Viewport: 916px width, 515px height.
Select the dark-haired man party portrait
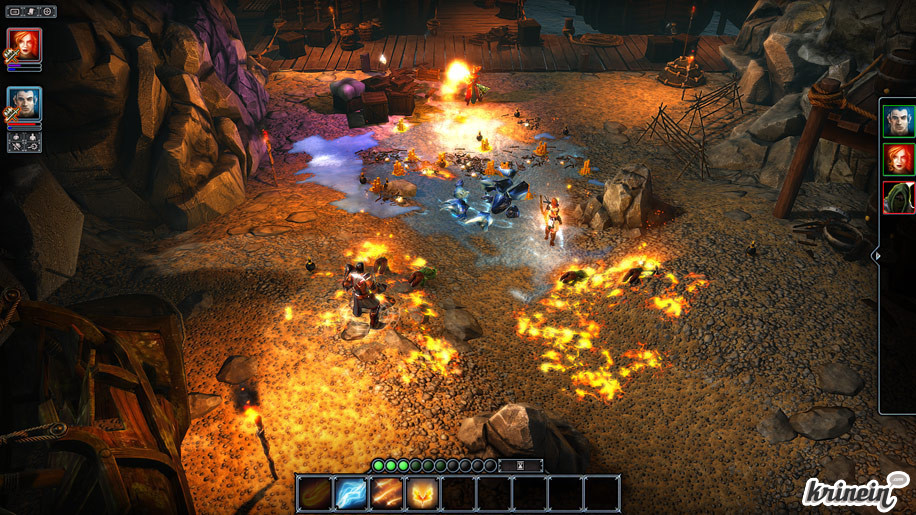point(24,104)
